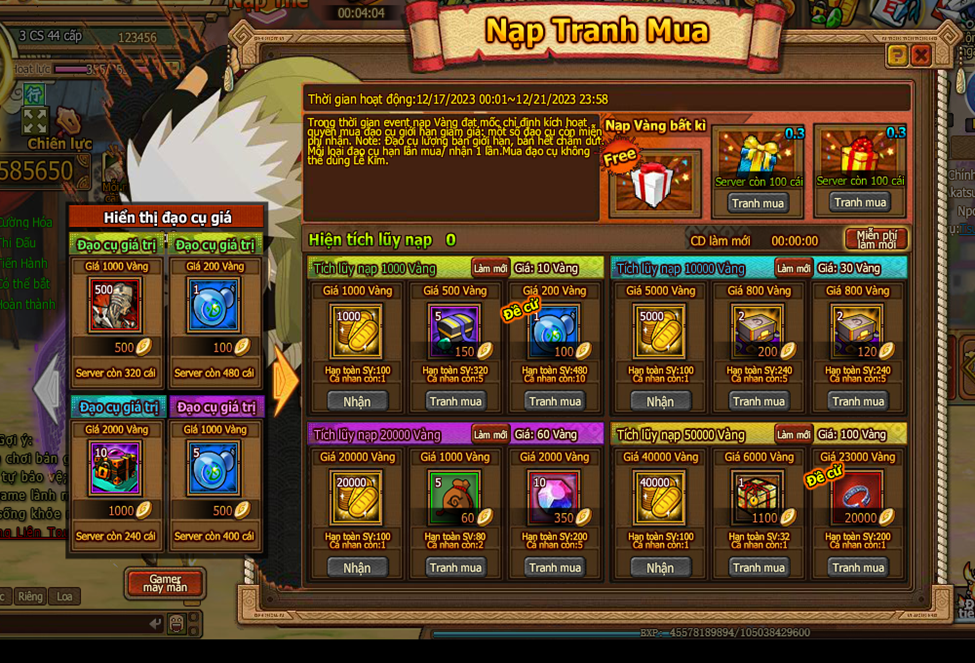Screen dimensions: 975x663
Task: Refresh the Tích lũy nạp 50000 Vàng tier
Action: click(793, 435)
